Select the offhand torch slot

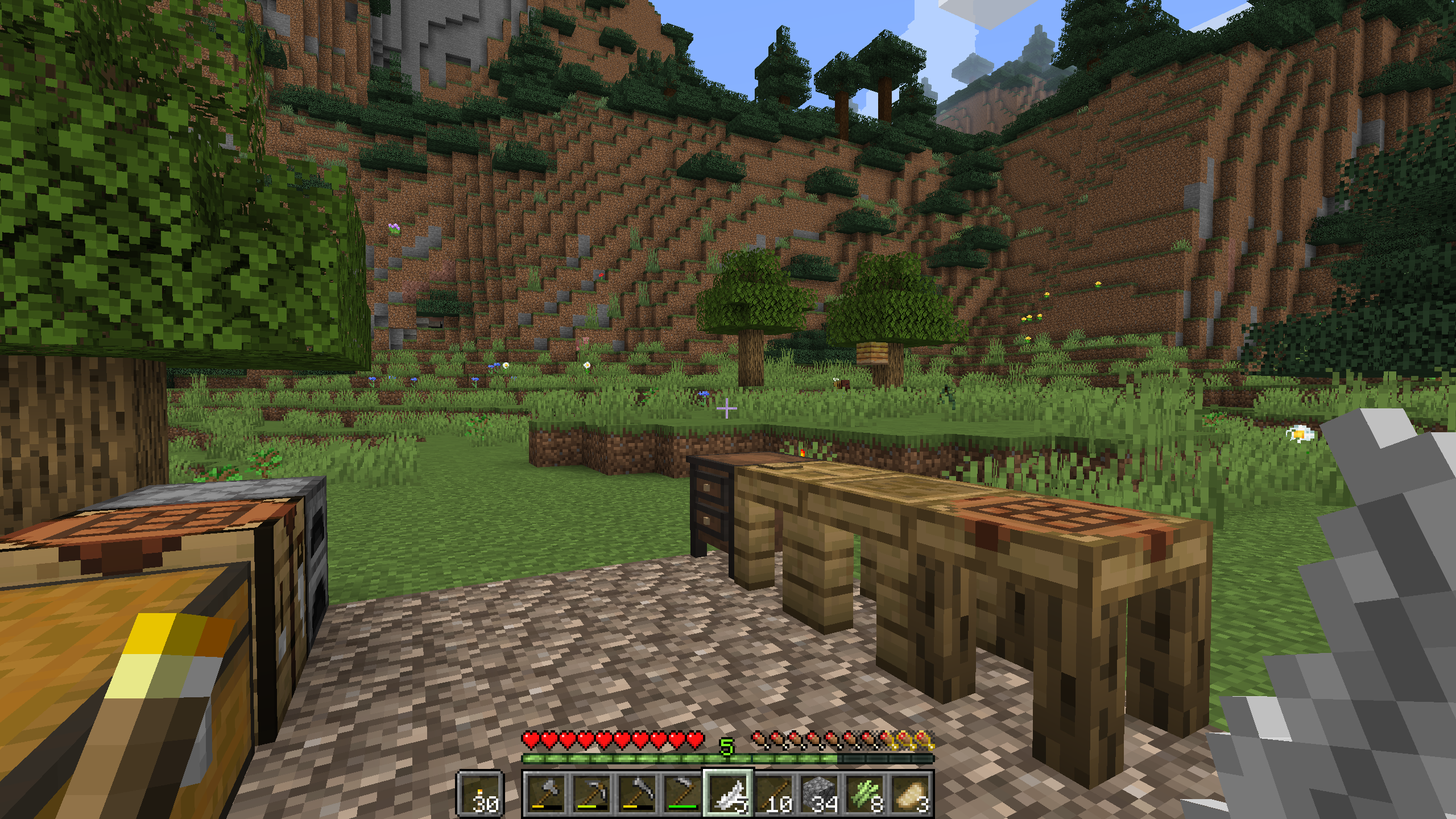click(480, 793)
